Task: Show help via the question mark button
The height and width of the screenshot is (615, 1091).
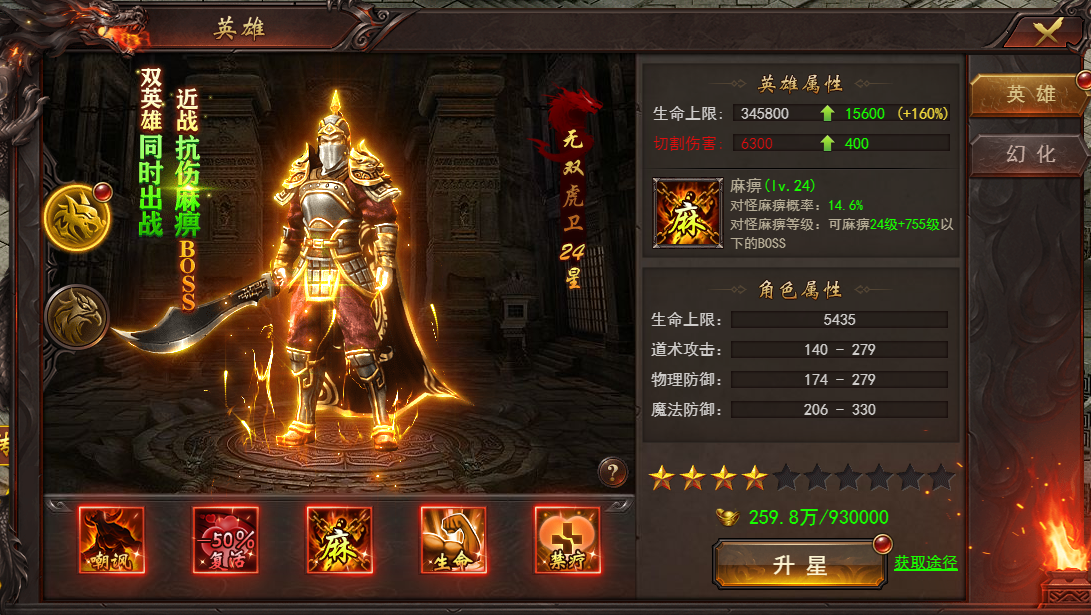Action: tap(613, 471)
